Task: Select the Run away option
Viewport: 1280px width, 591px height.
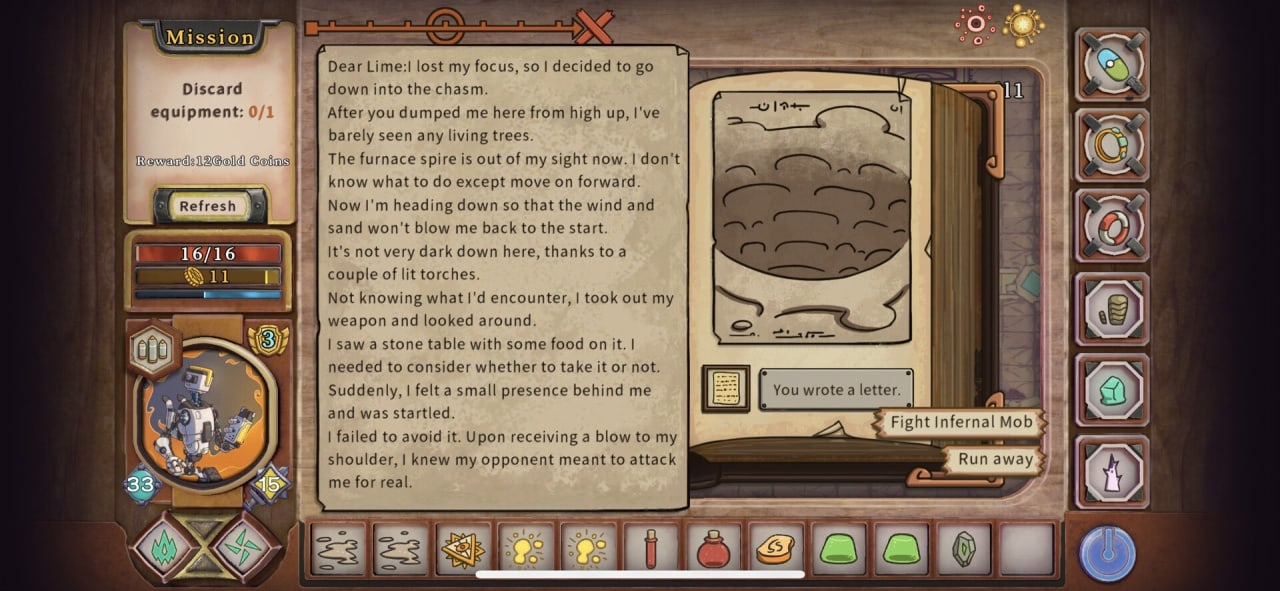Action: click(995, 459)
